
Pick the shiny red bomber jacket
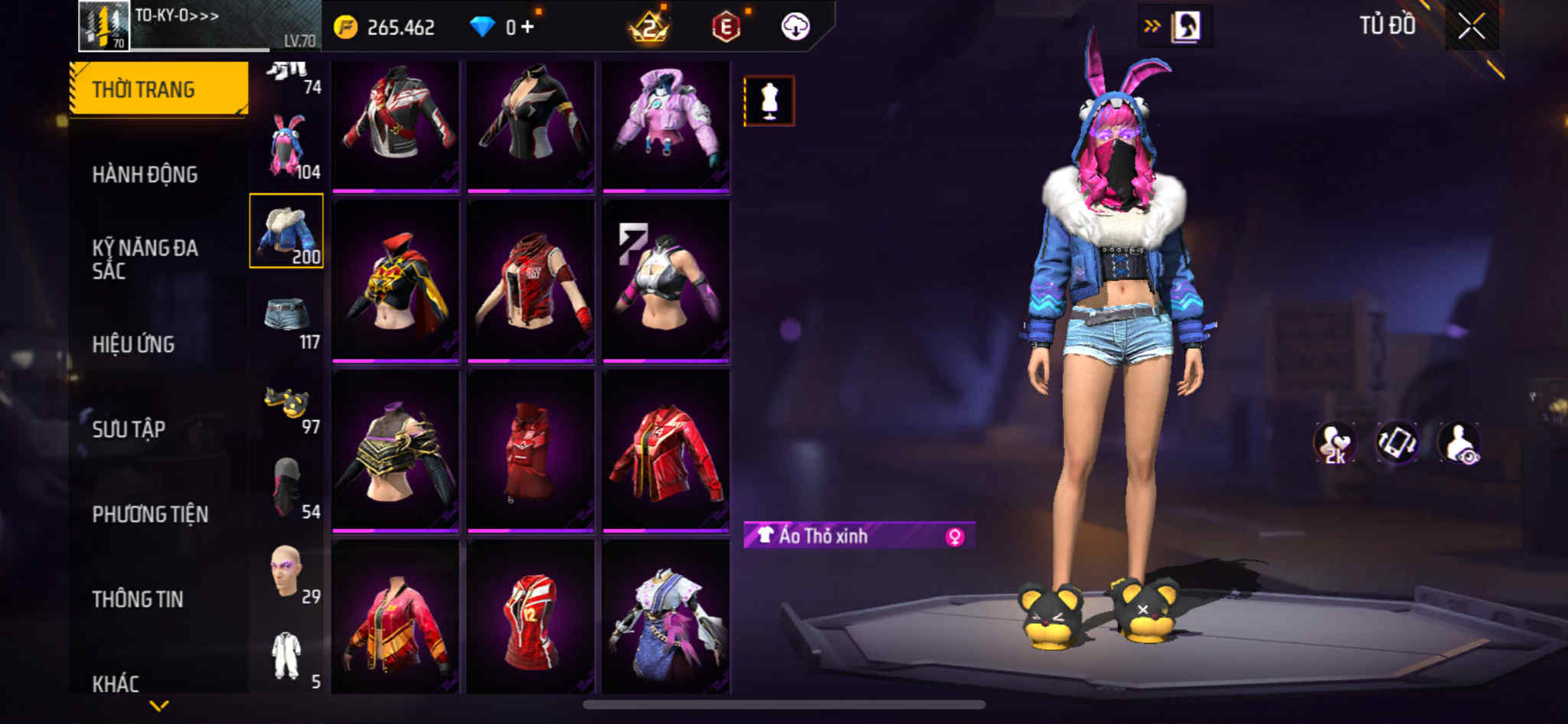click(x=665, y=452)
